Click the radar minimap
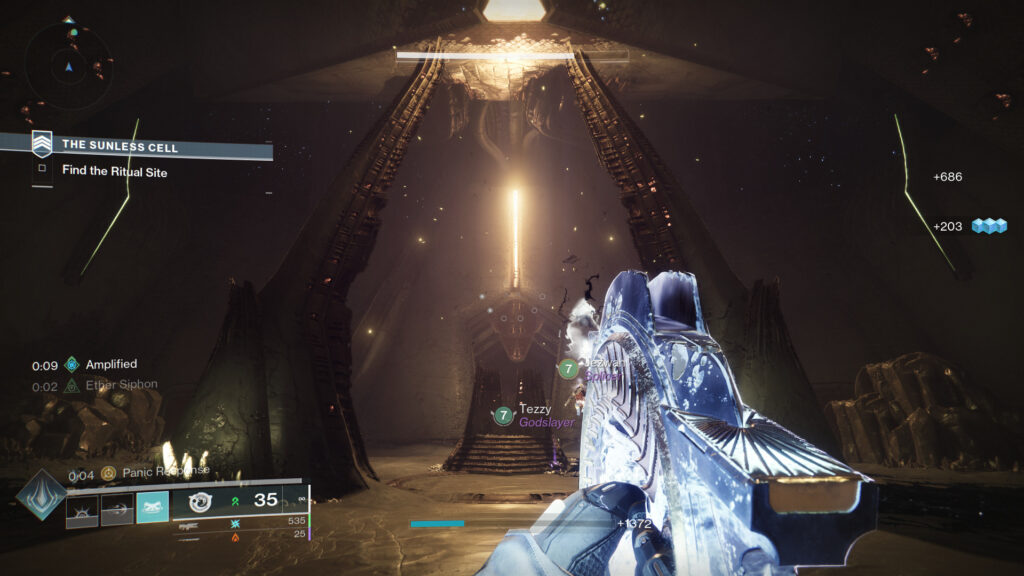 (68, 66)
